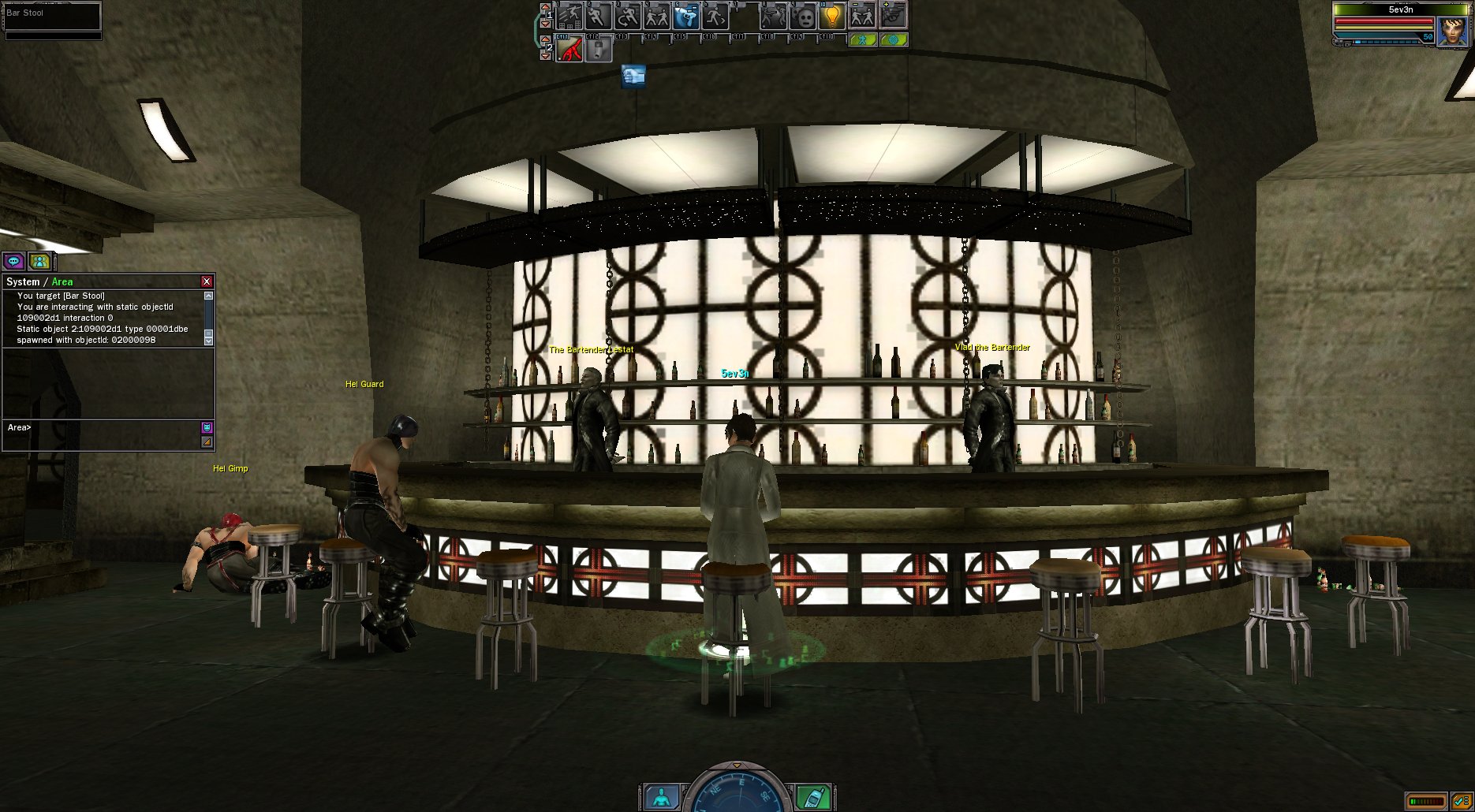Viewport: 1475px width, 812px height.
Task: Activate the red tree-branch ability icon
Action: pos(569,50)
